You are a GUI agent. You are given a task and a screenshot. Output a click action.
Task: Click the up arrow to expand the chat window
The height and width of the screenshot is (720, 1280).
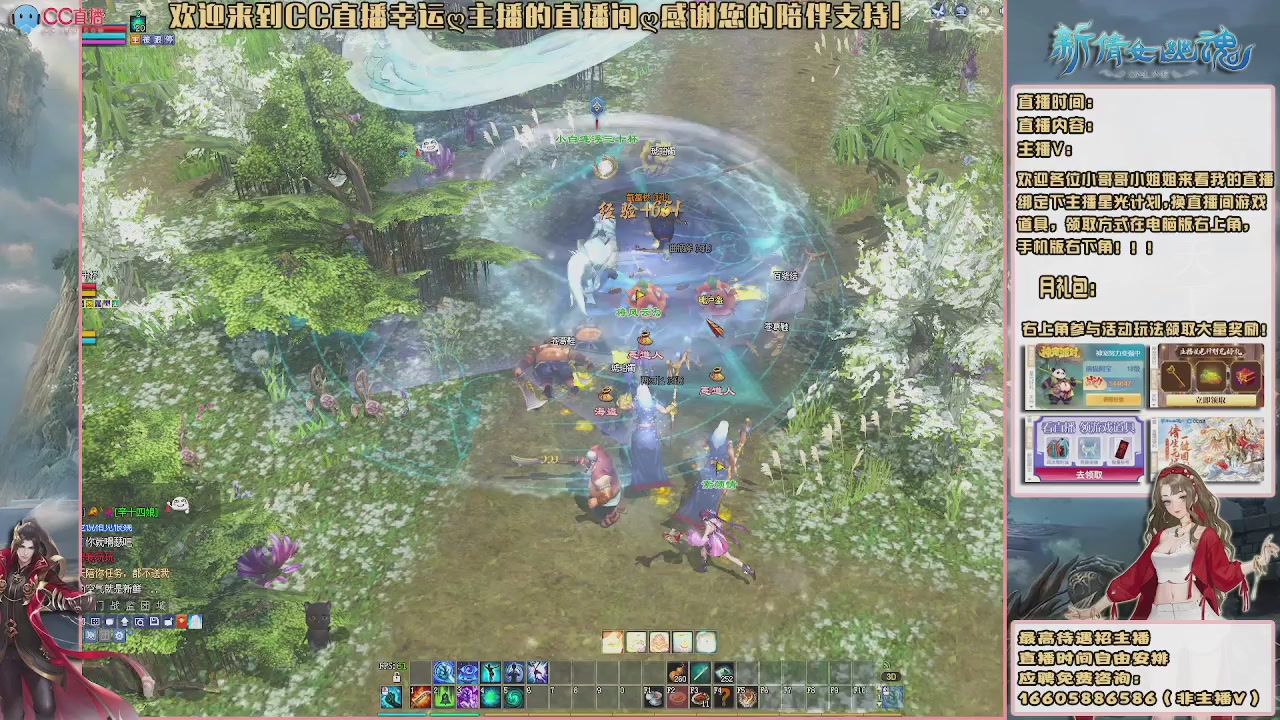point(125,621)
